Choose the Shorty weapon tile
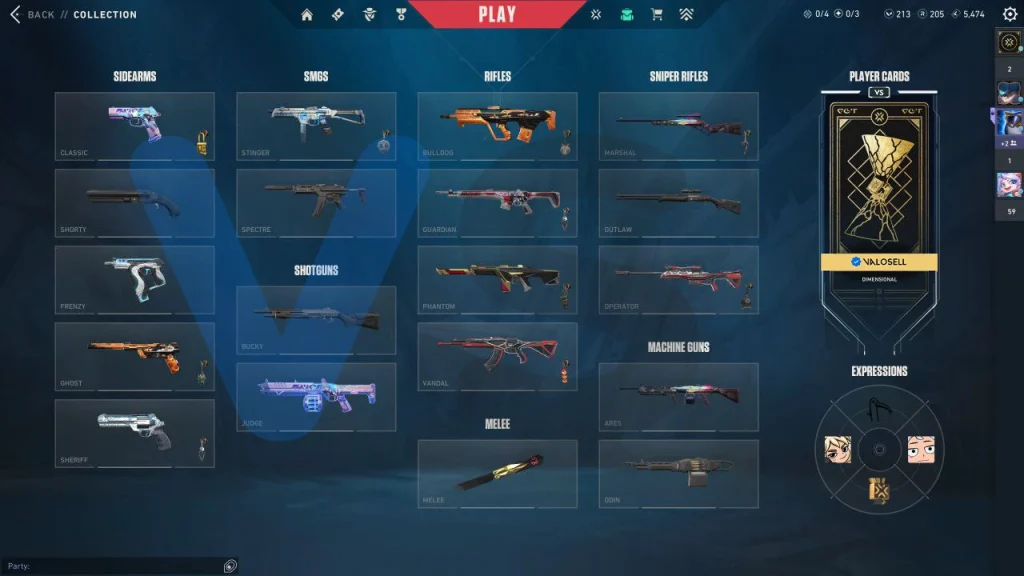 coord(134,202)
